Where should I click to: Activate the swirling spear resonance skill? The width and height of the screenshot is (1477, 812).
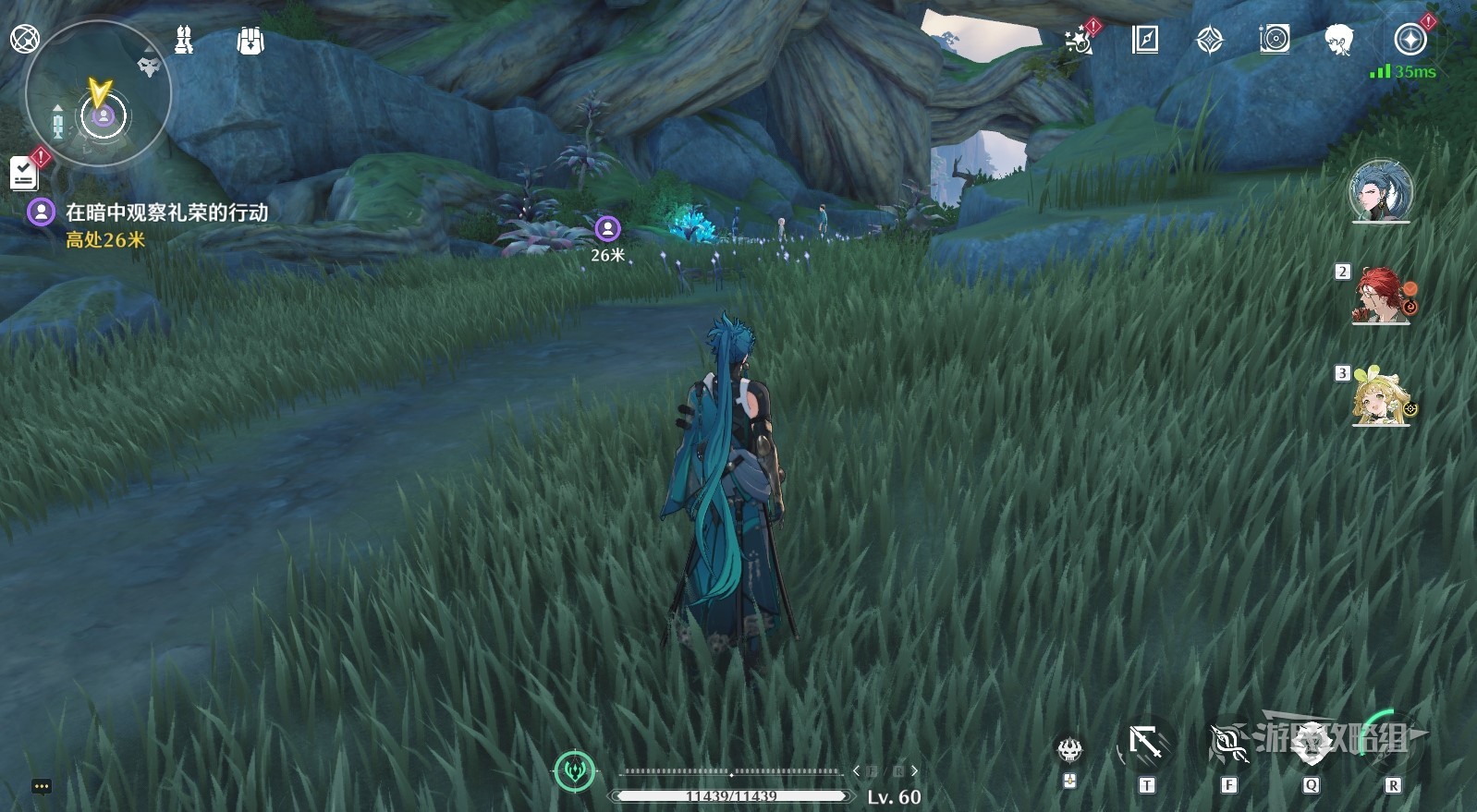(x=1228, y=745)
